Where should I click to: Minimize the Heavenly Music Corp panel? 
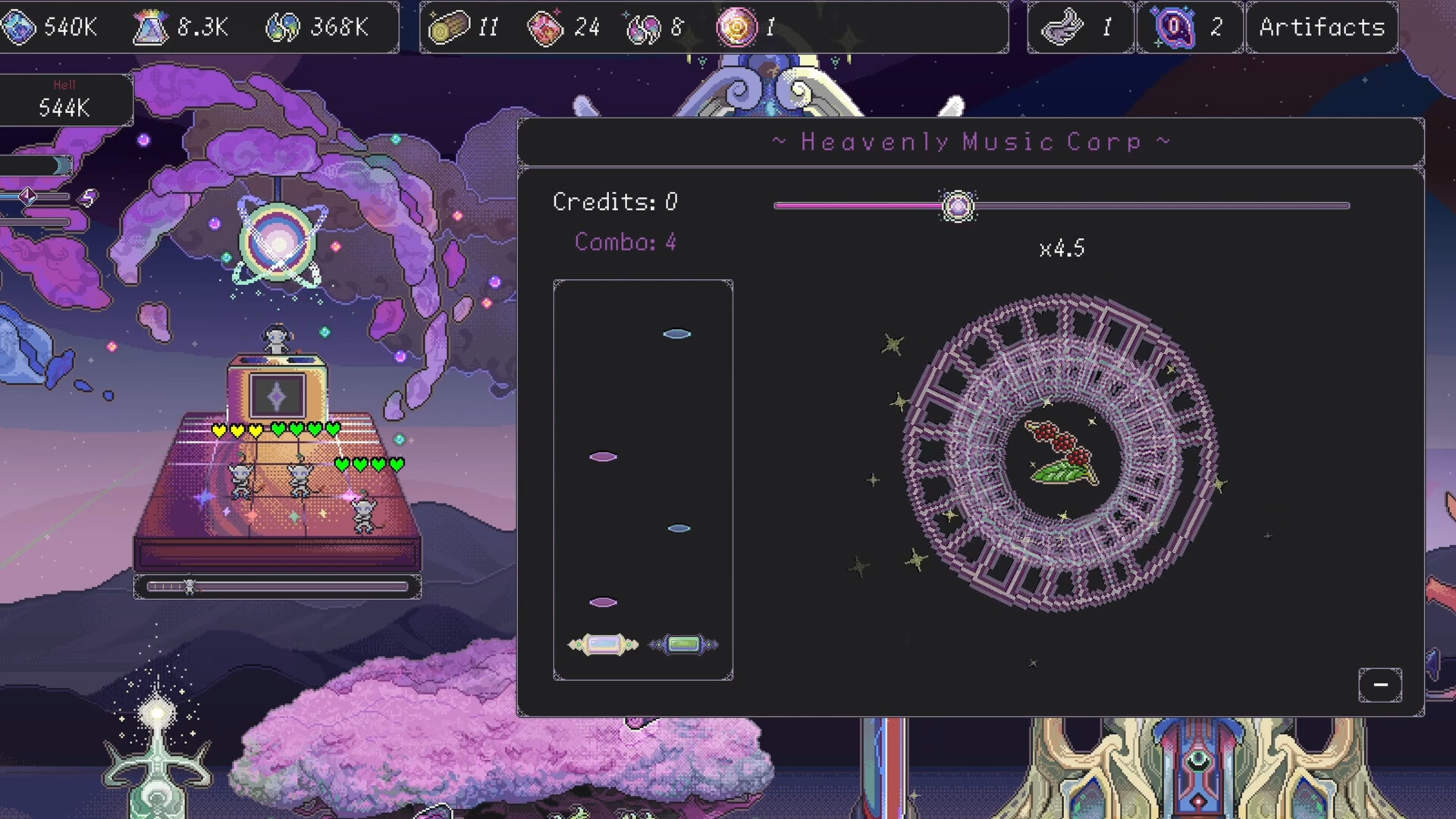coord(1379,685)
